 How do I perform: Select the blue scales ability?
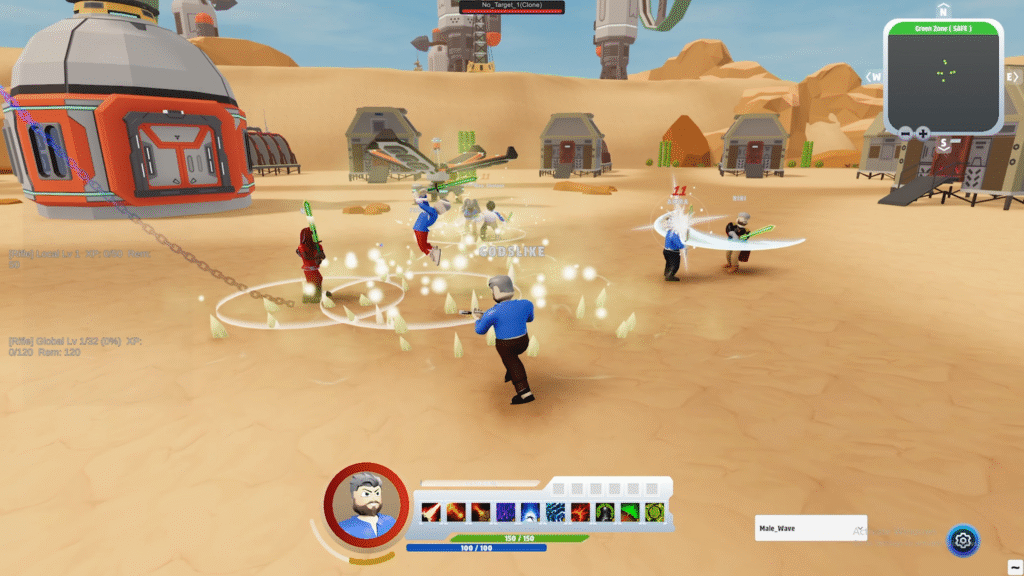555,512
